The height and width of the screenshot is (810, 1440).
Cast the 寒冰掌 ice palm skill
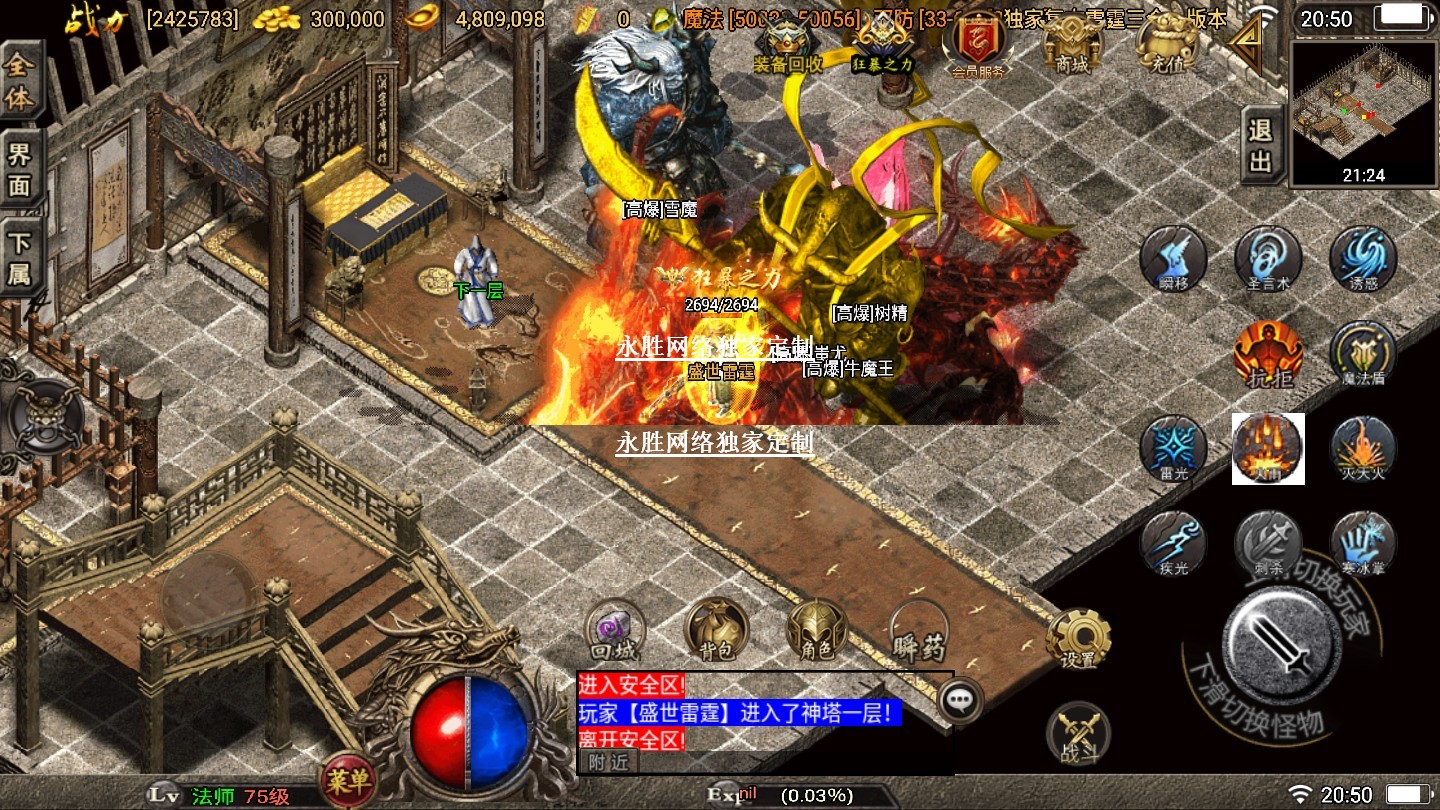pyautogui.click(x=1363, y=543)
